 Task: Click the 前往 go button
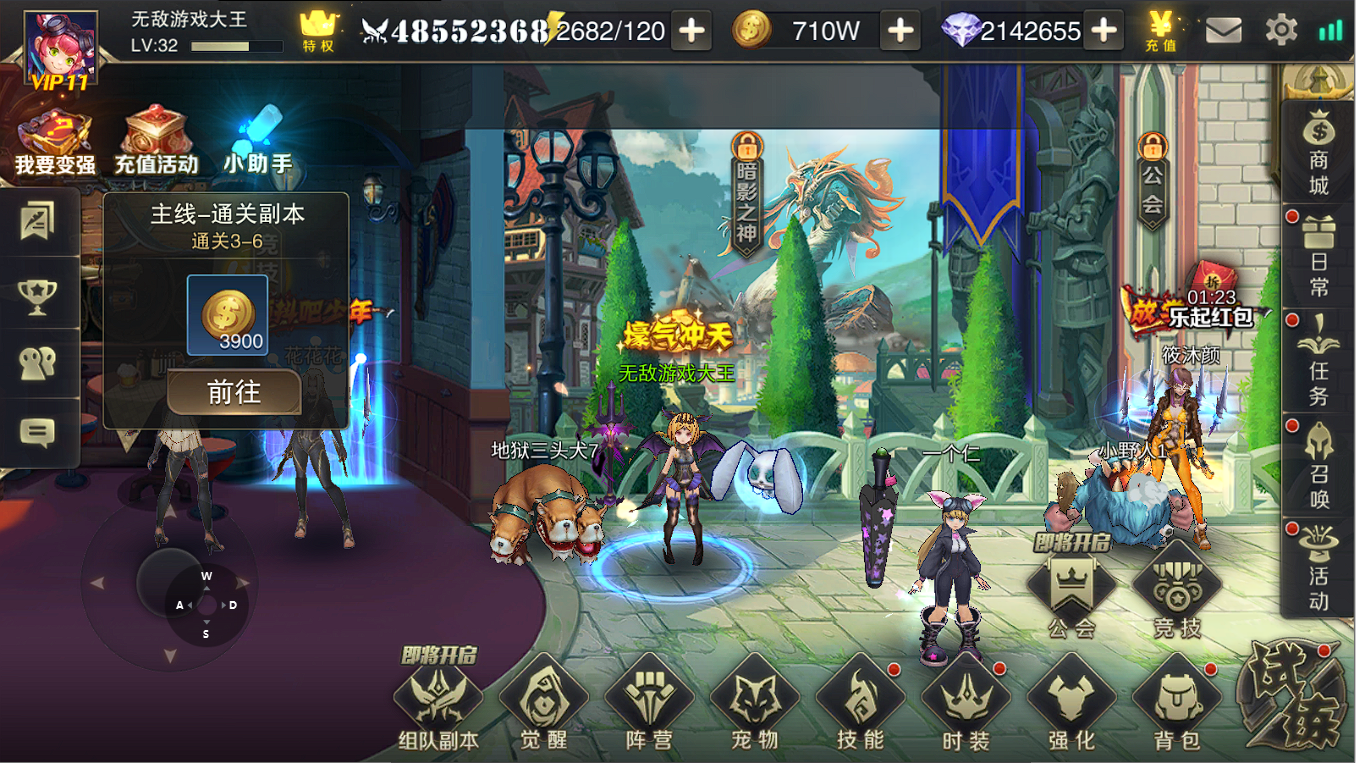point(234,392)
